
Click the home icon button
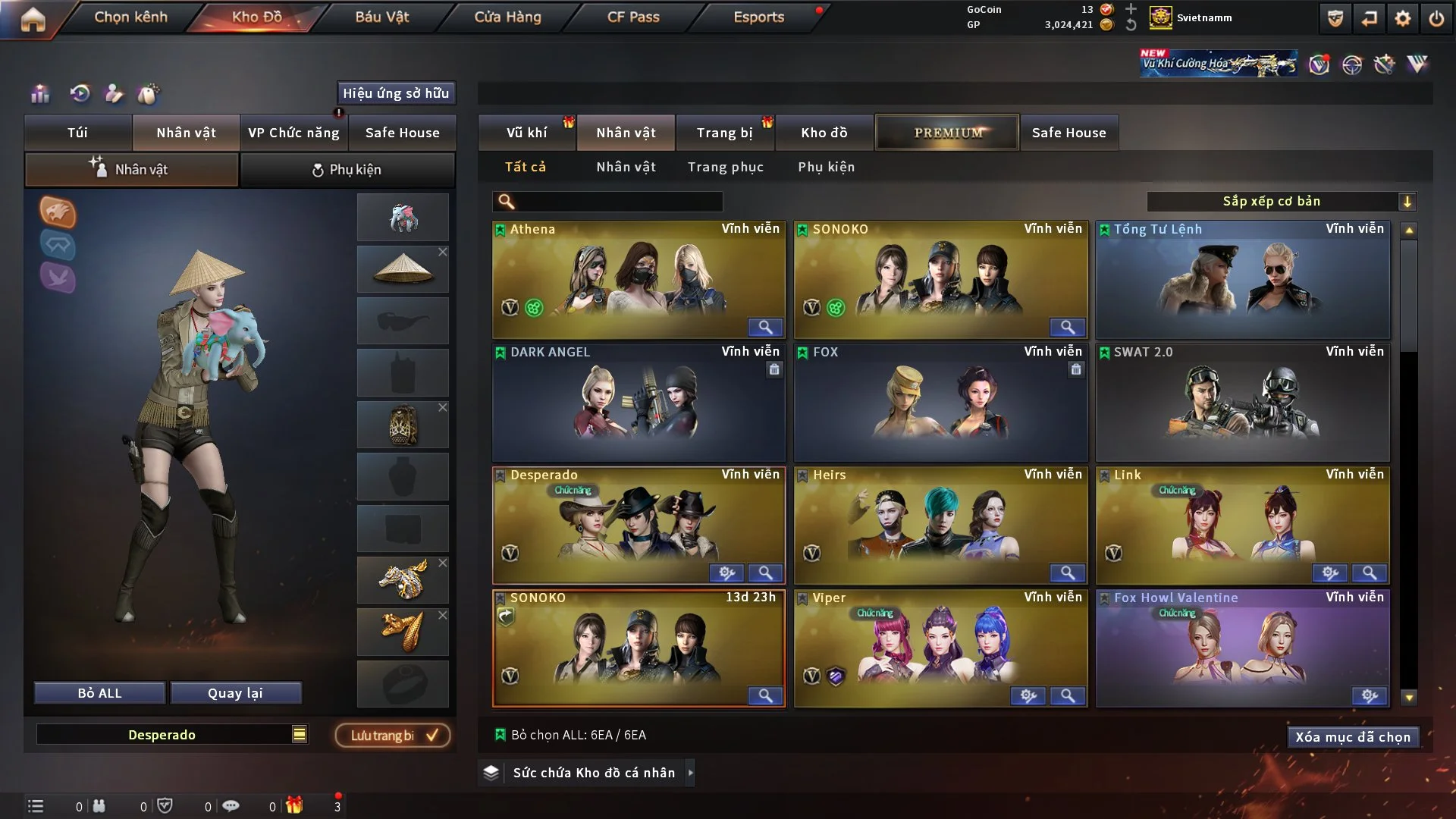click(33, 19)
